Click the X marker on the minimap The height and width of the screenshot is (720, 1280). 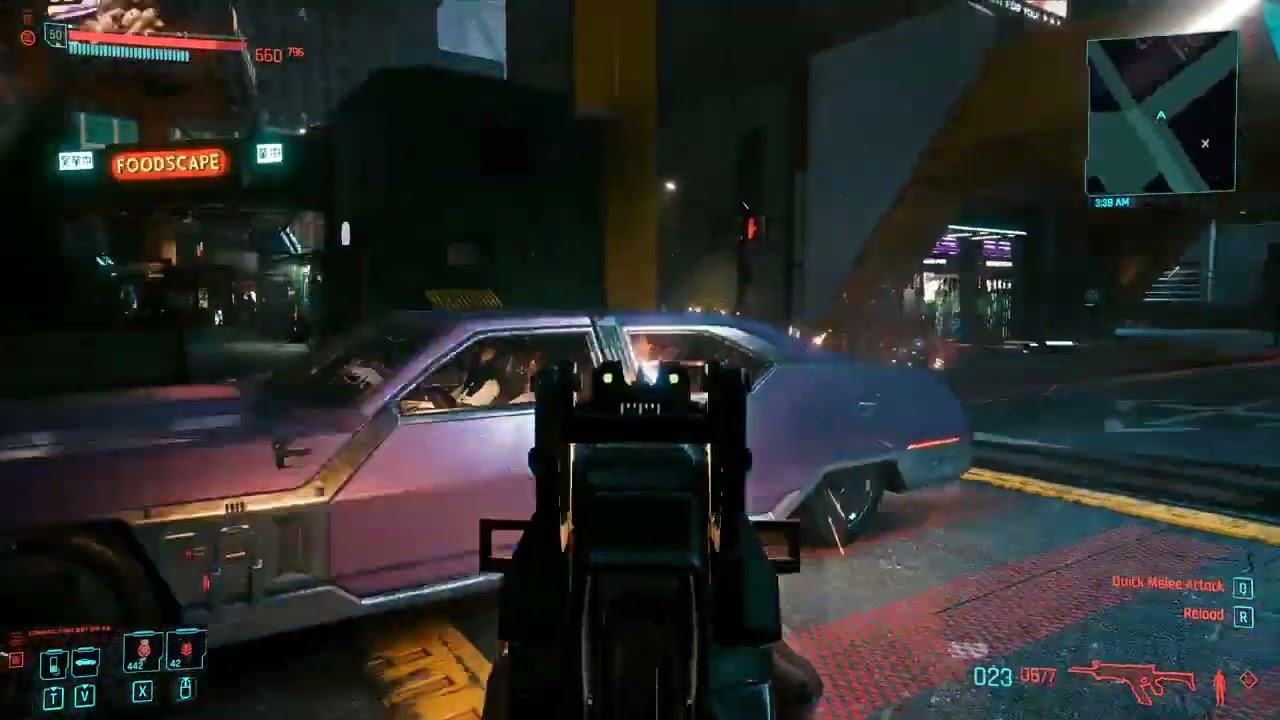(1205, 144)
